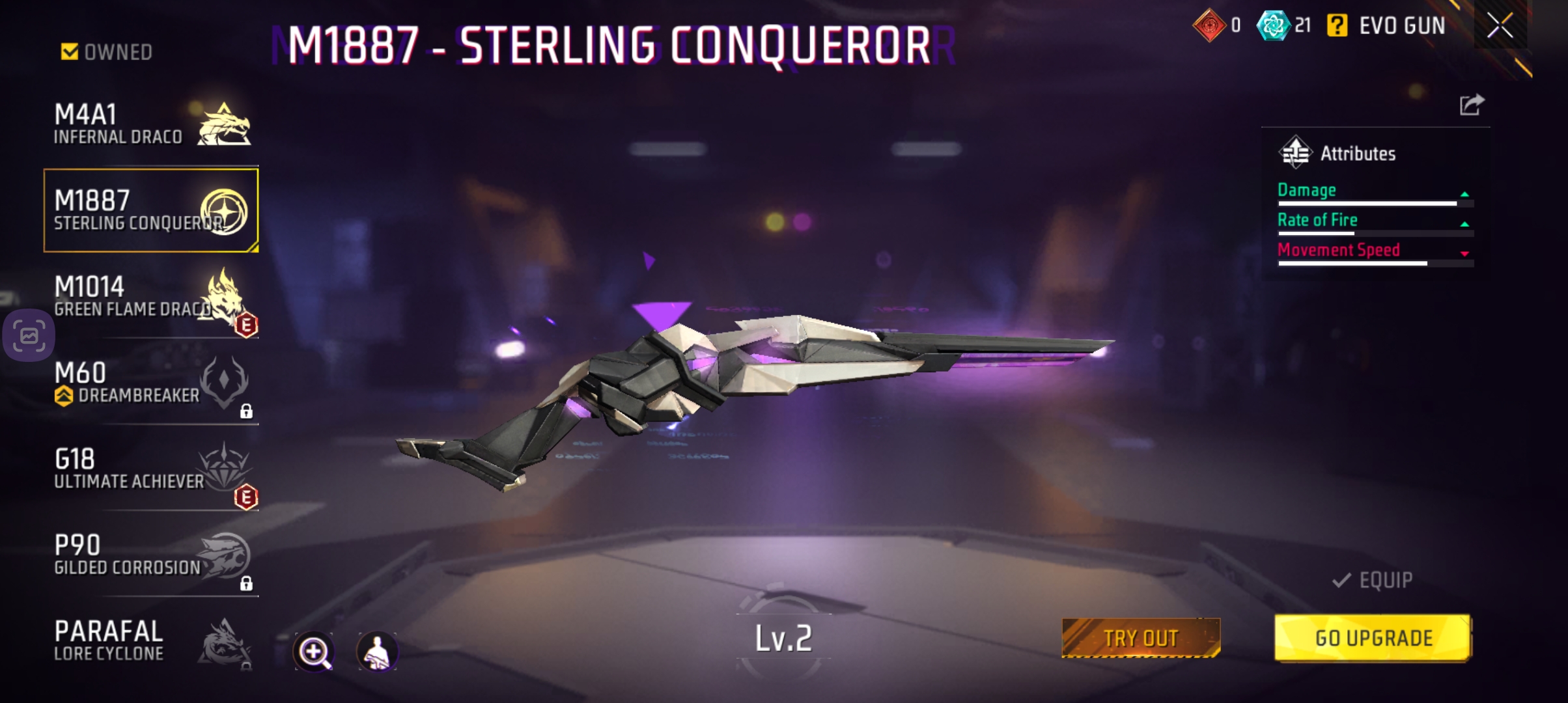
Task: Close the Evo Gun screen
Action: tap(1500, 26)
